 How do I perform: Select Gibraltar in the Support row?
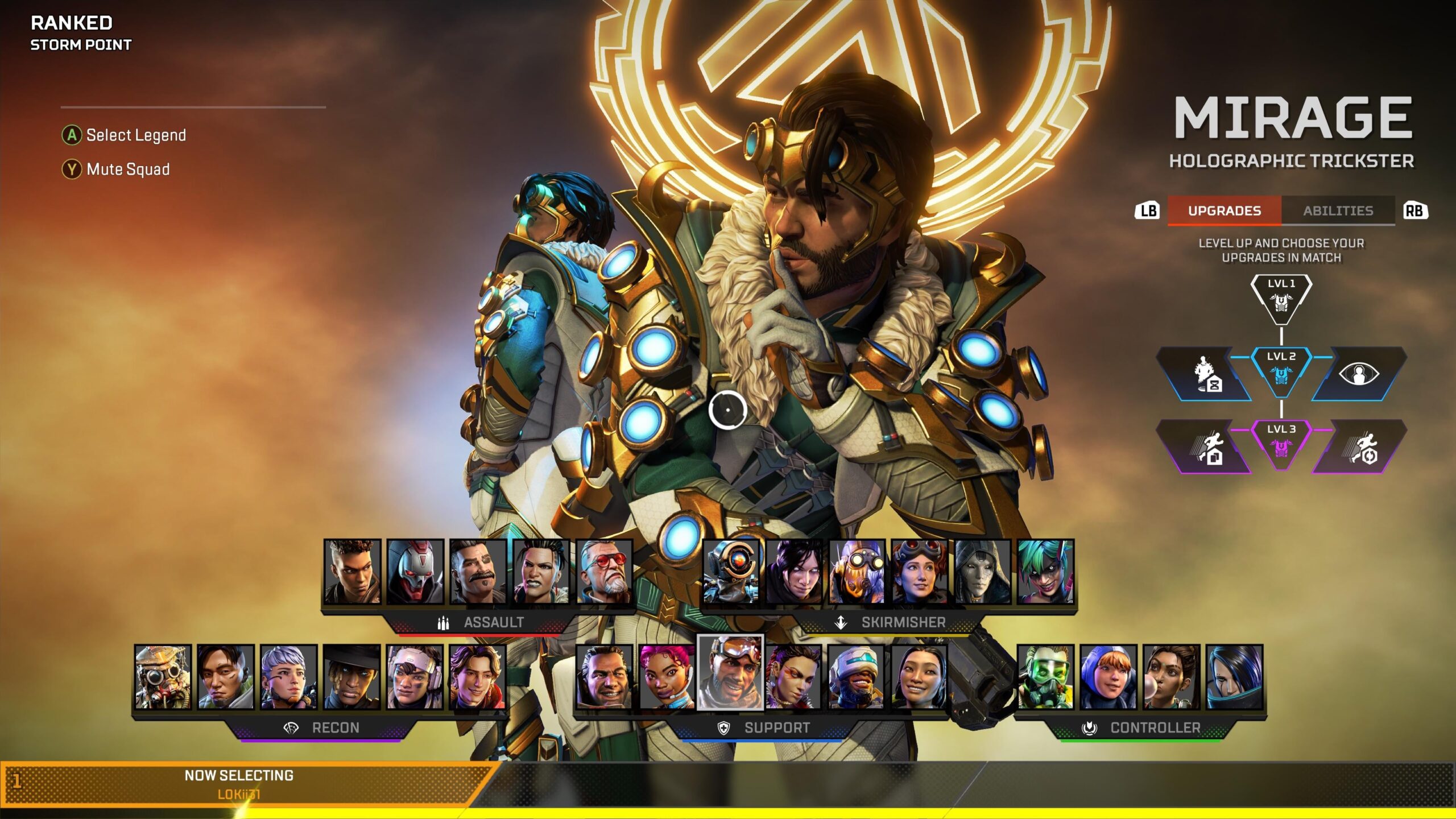(x=604, y=677)
